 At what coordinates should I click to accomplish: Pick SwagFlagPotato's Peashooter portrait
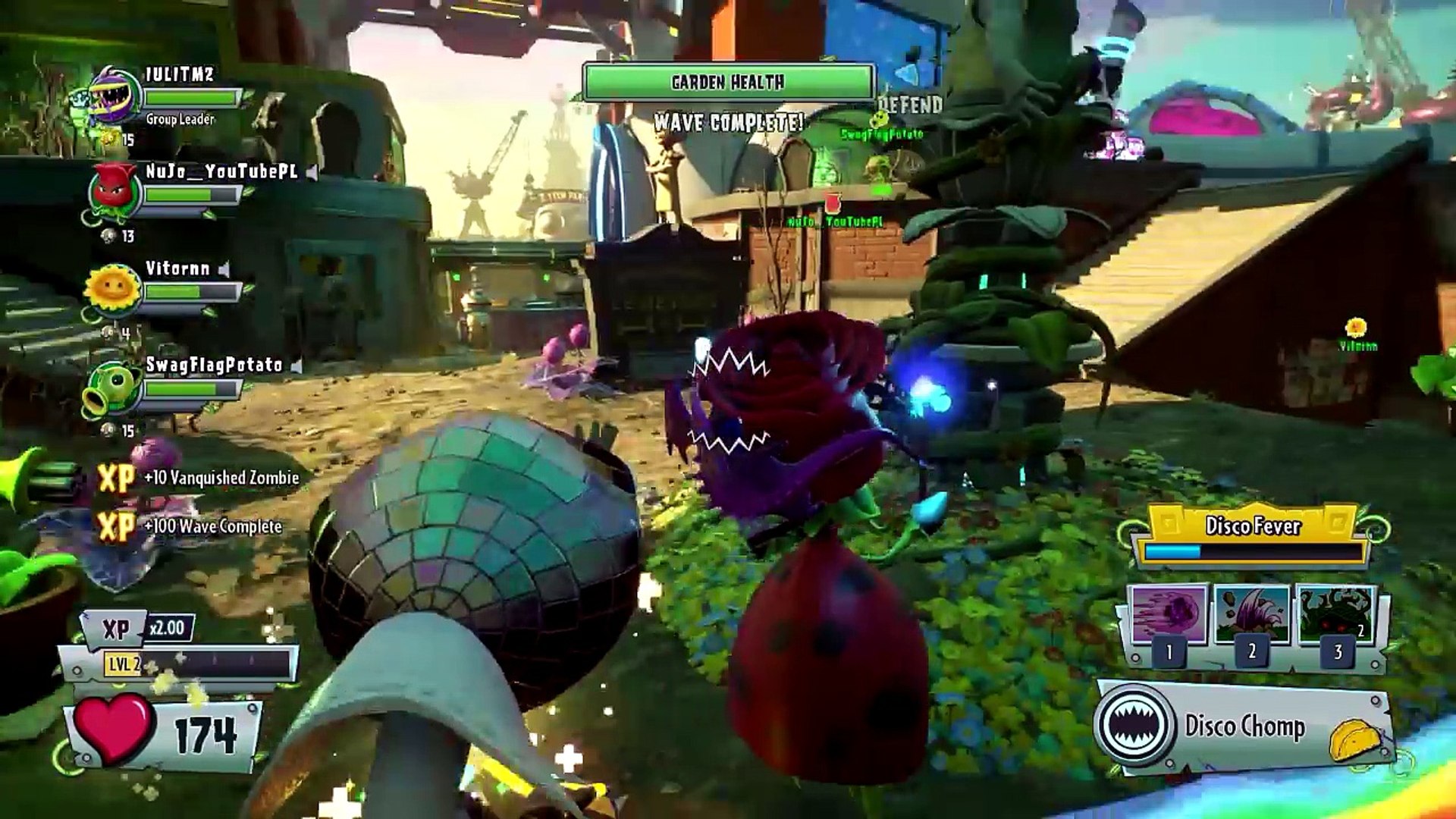click(112, 388)
